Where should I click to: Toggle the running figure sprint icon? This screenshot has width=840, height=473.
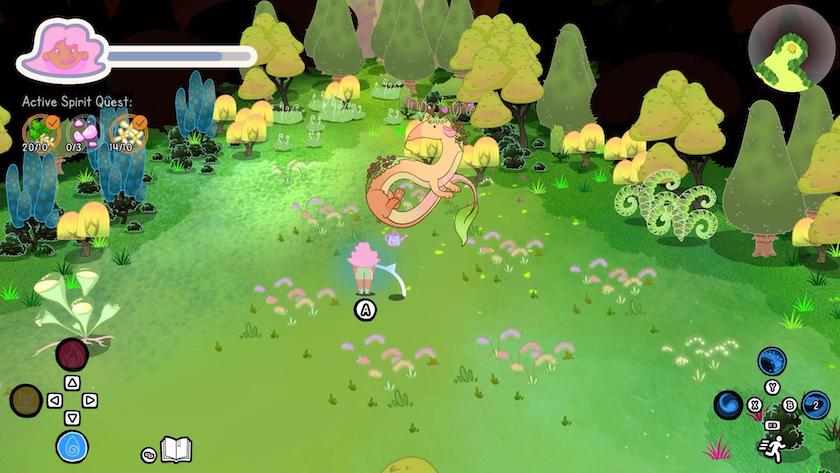772,445
